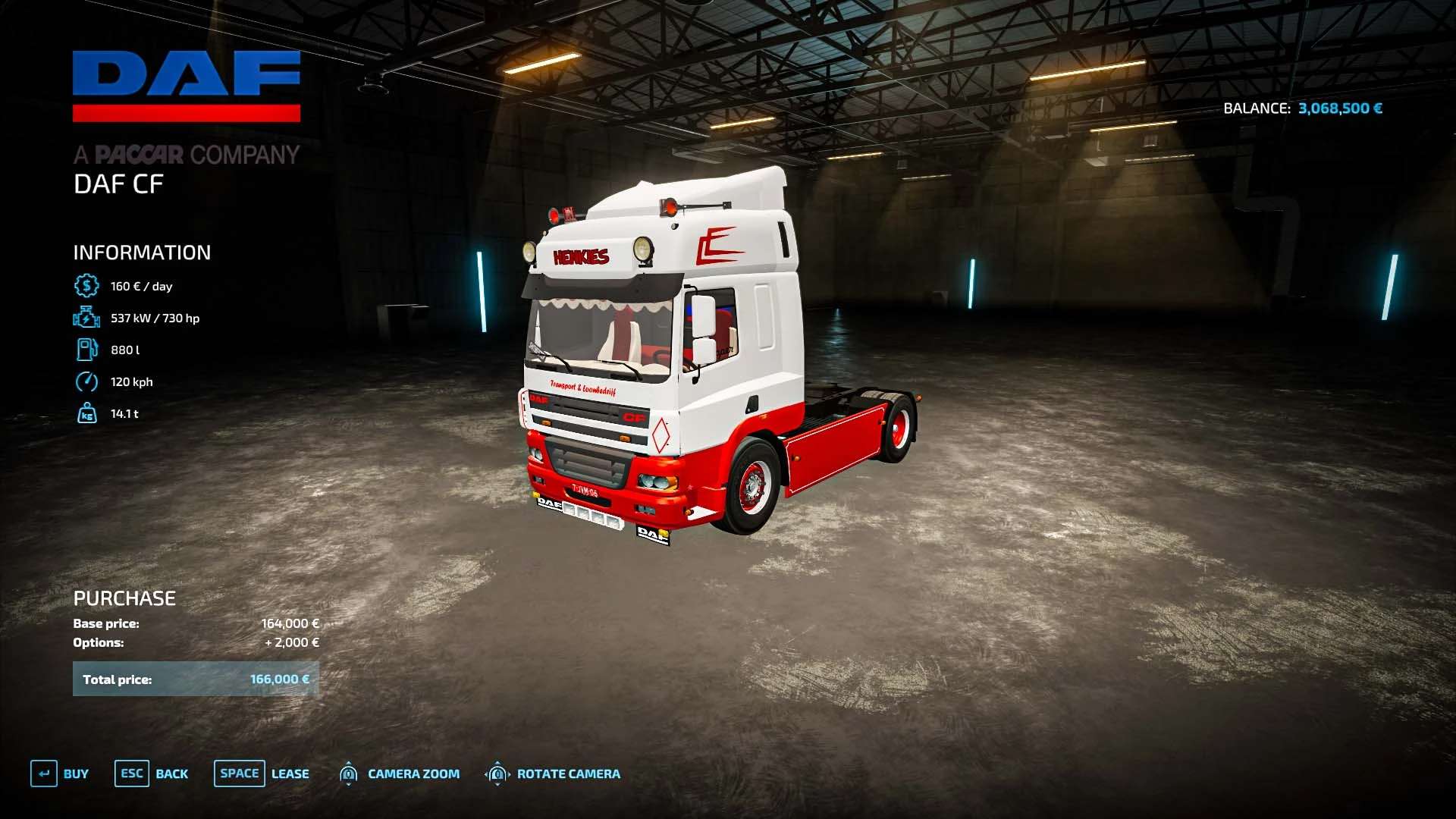
Task: Go back from the purchase screen
Action: point(152,773)
